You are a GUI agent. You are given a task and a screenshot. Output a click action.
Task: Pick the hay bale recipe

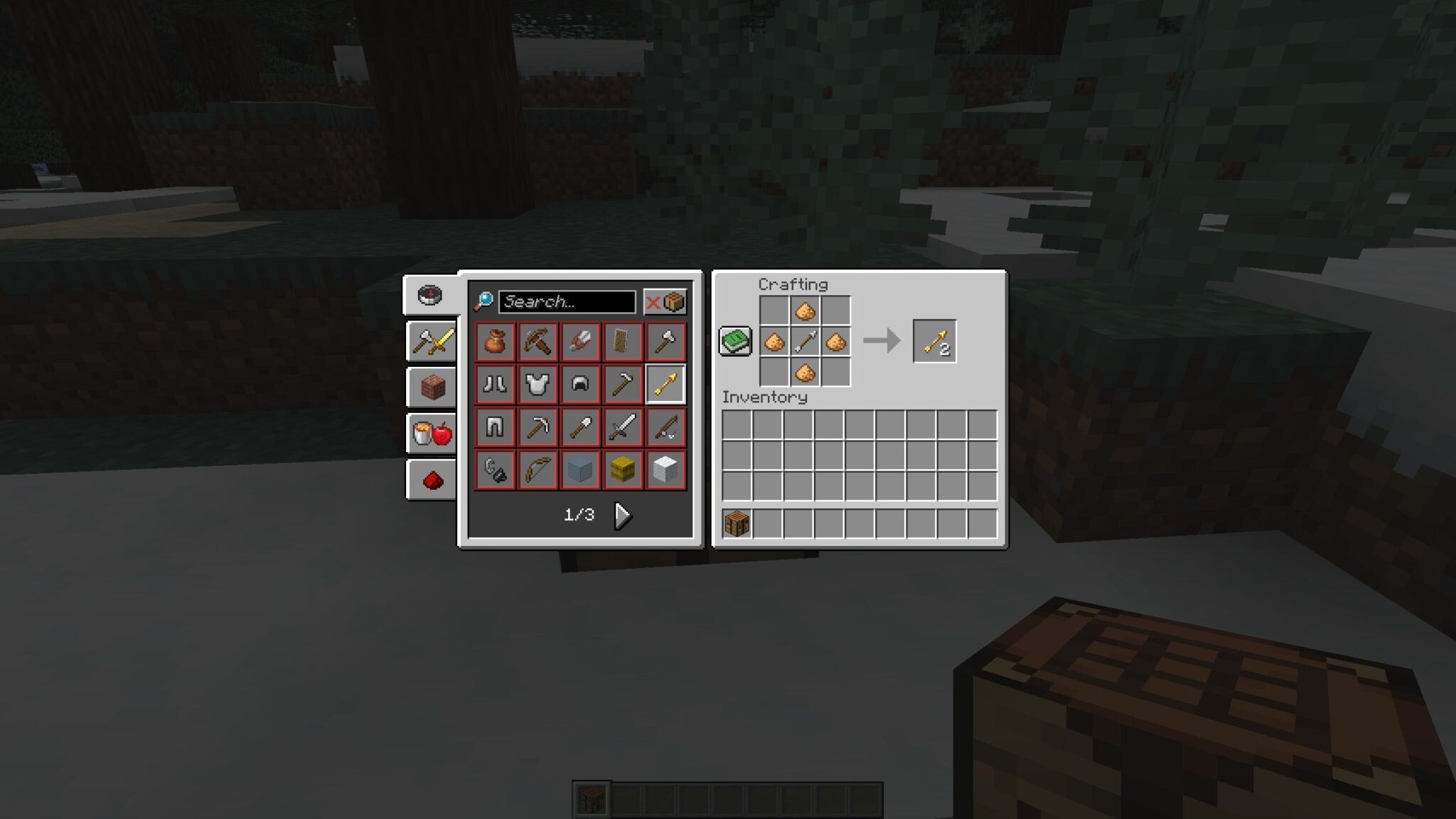(623, 467)
